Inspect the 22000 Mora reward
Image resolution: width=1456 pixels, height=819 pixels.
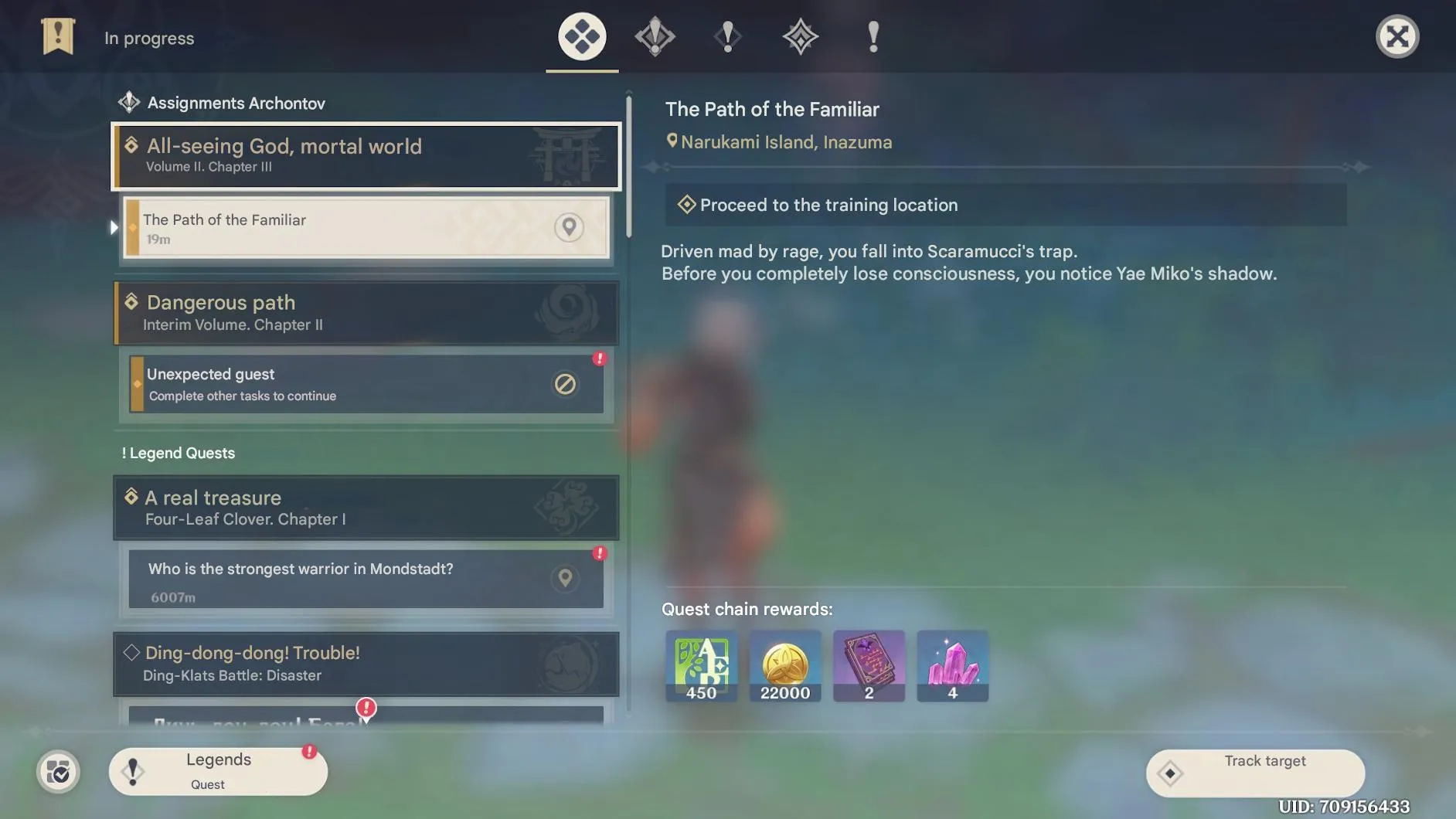[784, 665]
